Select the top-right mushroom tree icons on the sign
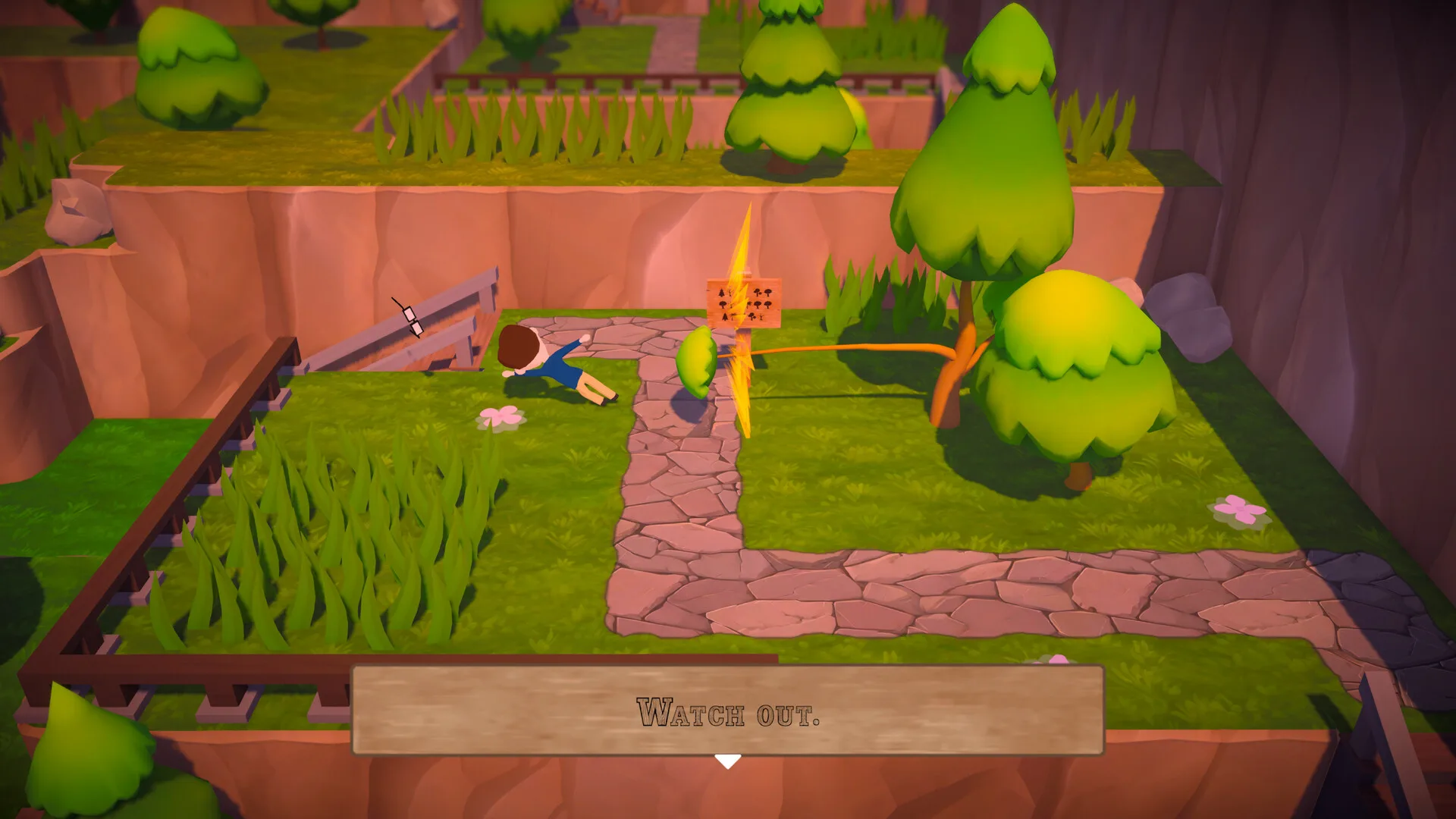This screenshot has height=819, width=1456. click(763, 292)
